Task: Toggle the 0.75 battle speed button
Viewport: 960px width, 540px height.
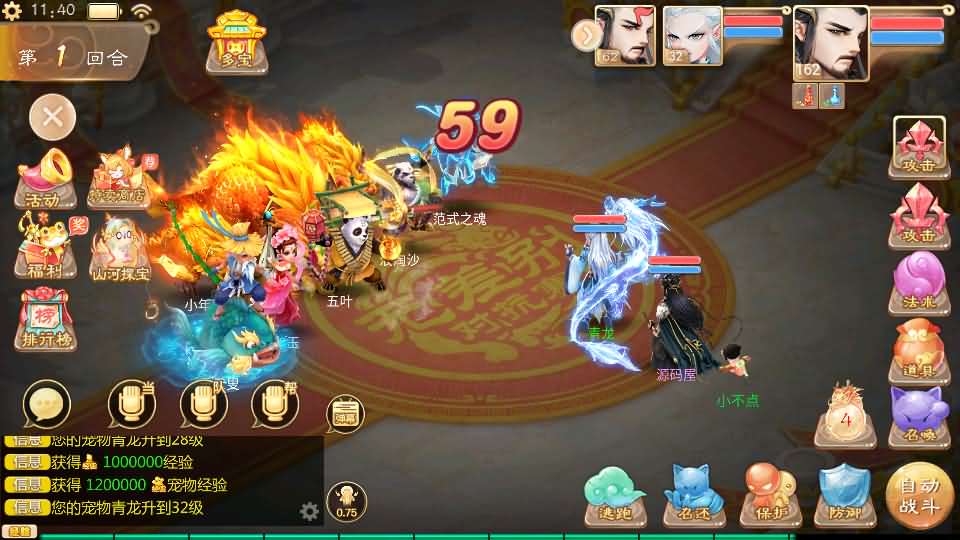Action: (x=346, y=502)
